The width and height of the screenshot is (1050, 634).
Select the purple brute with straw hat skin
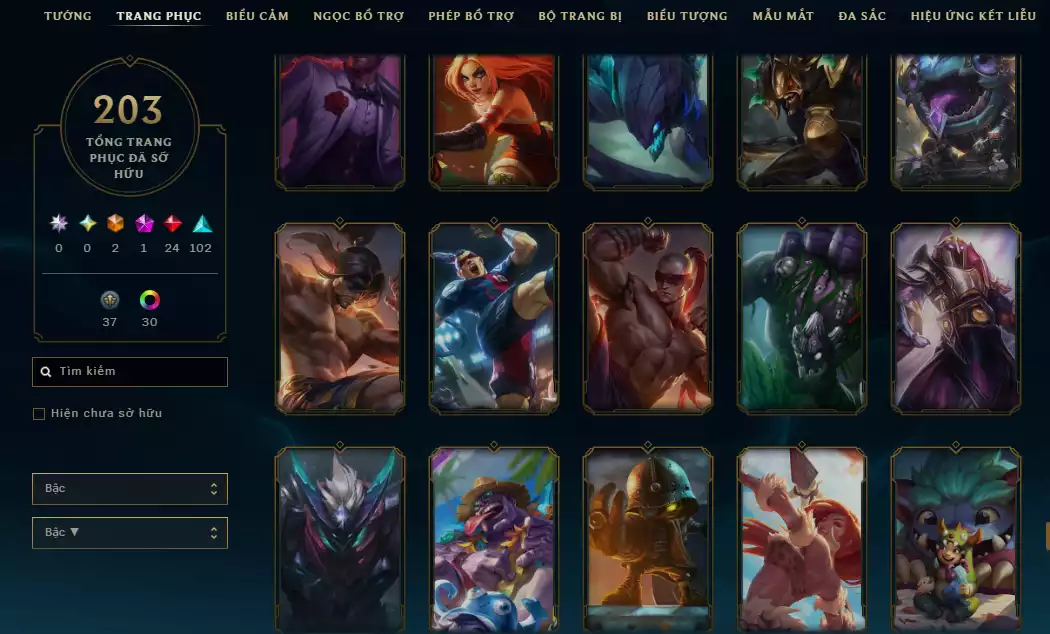click(x=494, y=540)
